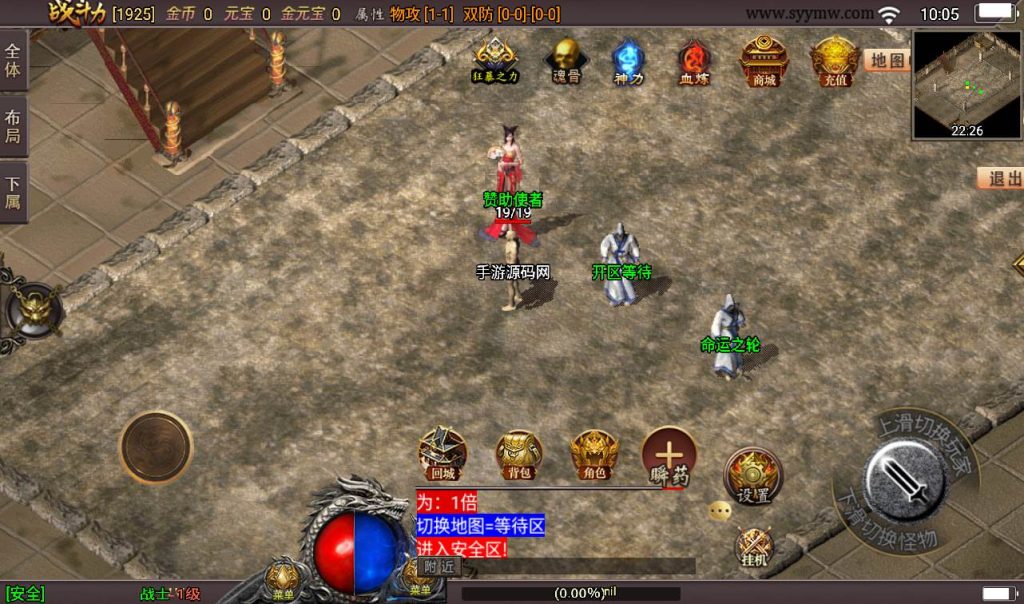Open the 角色 character sheet
The height and width of the screenshot is (604, 1024).
click(594, 455)
